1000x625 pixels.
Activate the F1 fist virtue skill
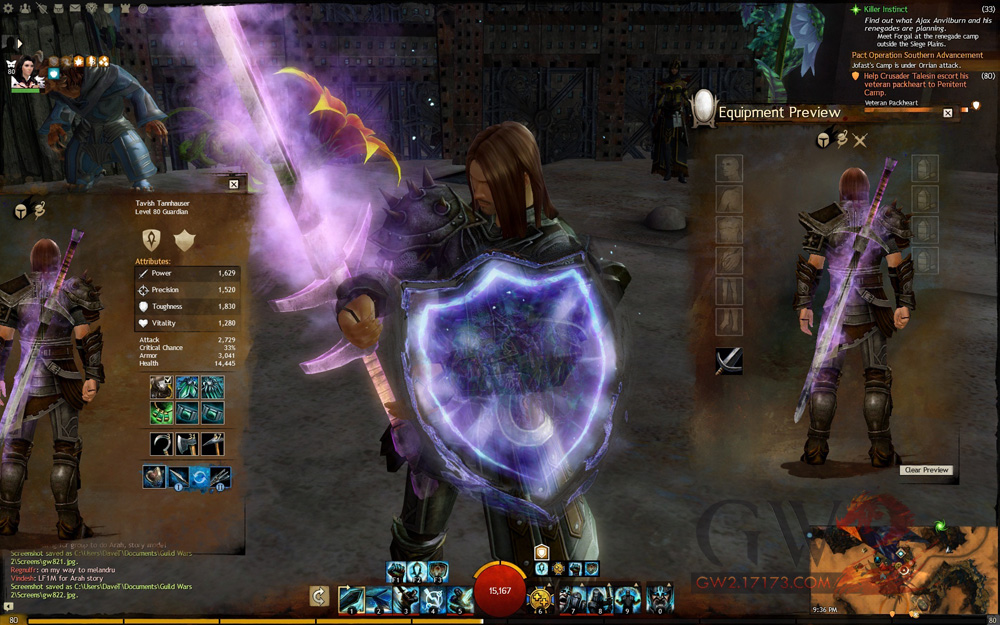pos(398,571)
